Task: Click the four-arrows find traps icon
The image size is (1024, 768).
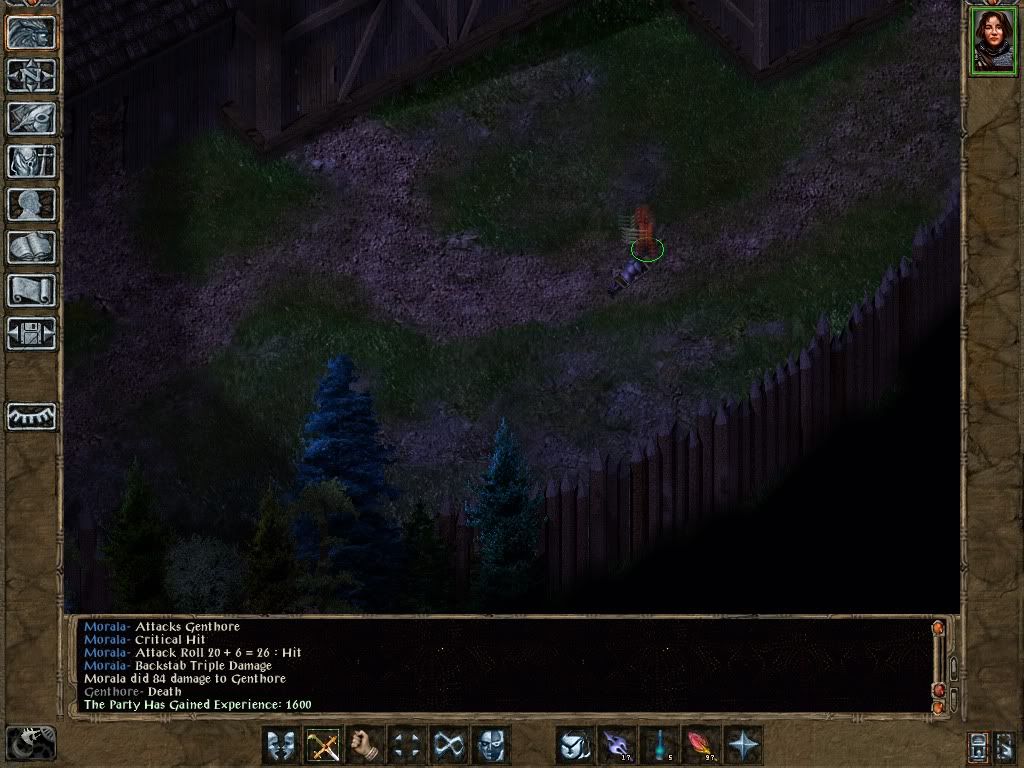Action: click(x=407, y=745)
